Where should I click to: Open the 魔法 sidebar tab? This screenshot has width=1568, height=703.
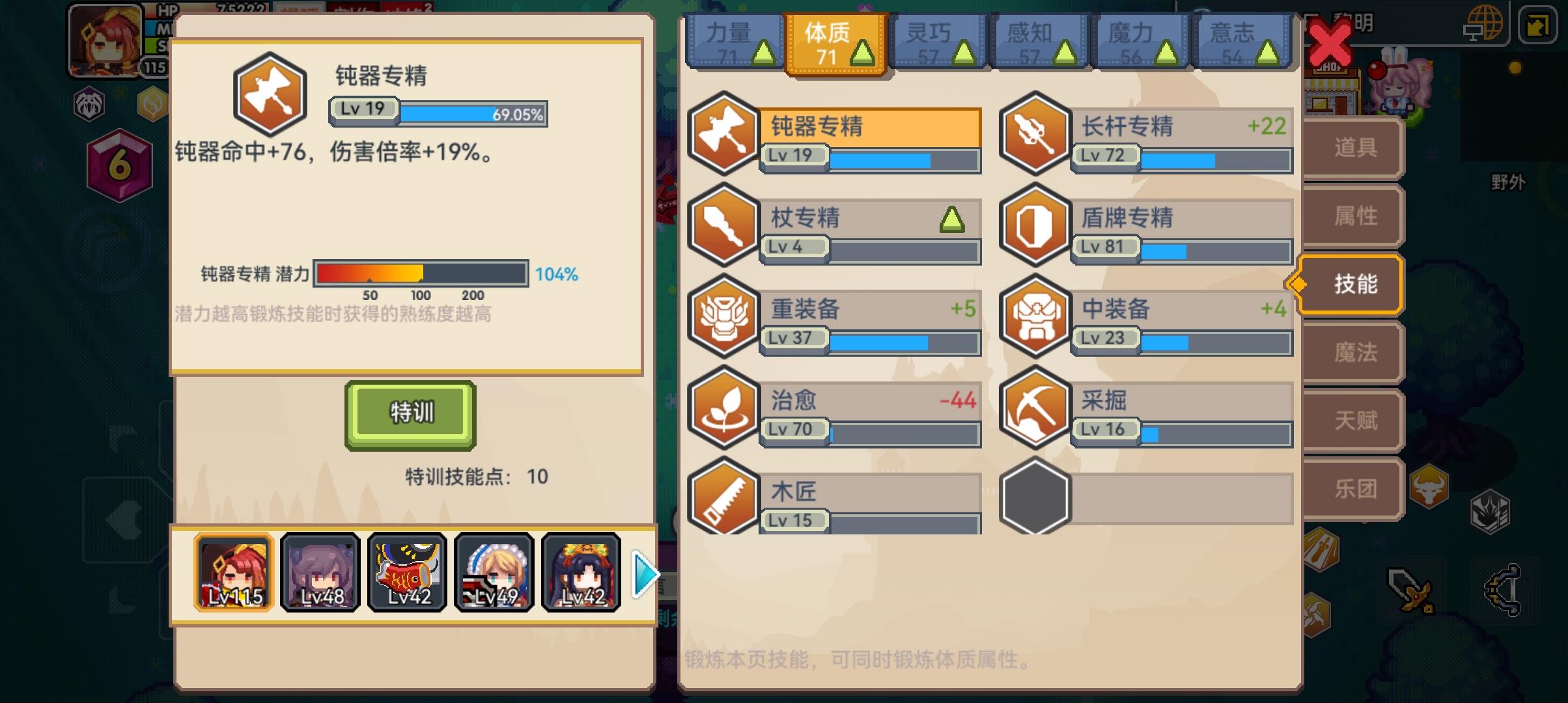click(1351, 351)
